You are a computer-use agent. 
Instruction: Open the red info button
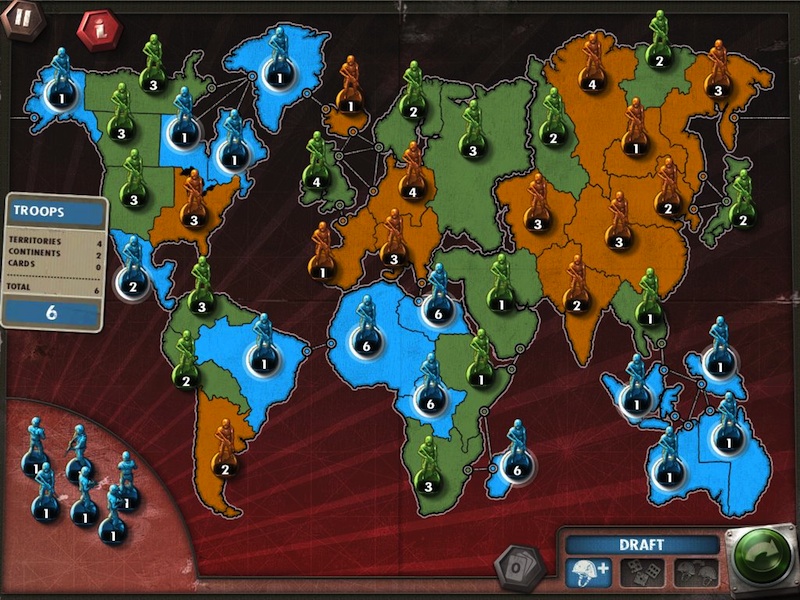tap(96, 28)
